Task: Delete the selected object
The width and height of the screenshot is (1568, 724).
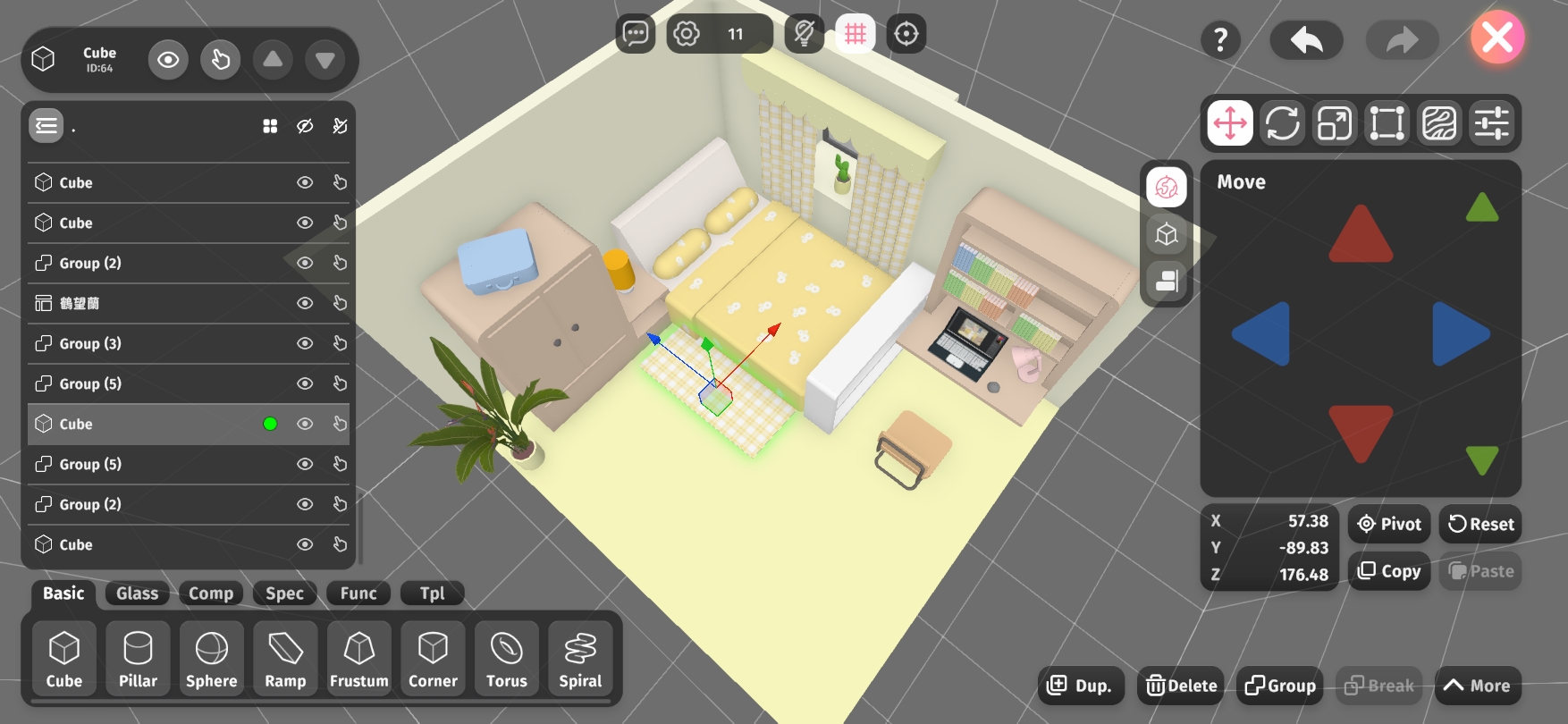Action: pos(1181,686)
